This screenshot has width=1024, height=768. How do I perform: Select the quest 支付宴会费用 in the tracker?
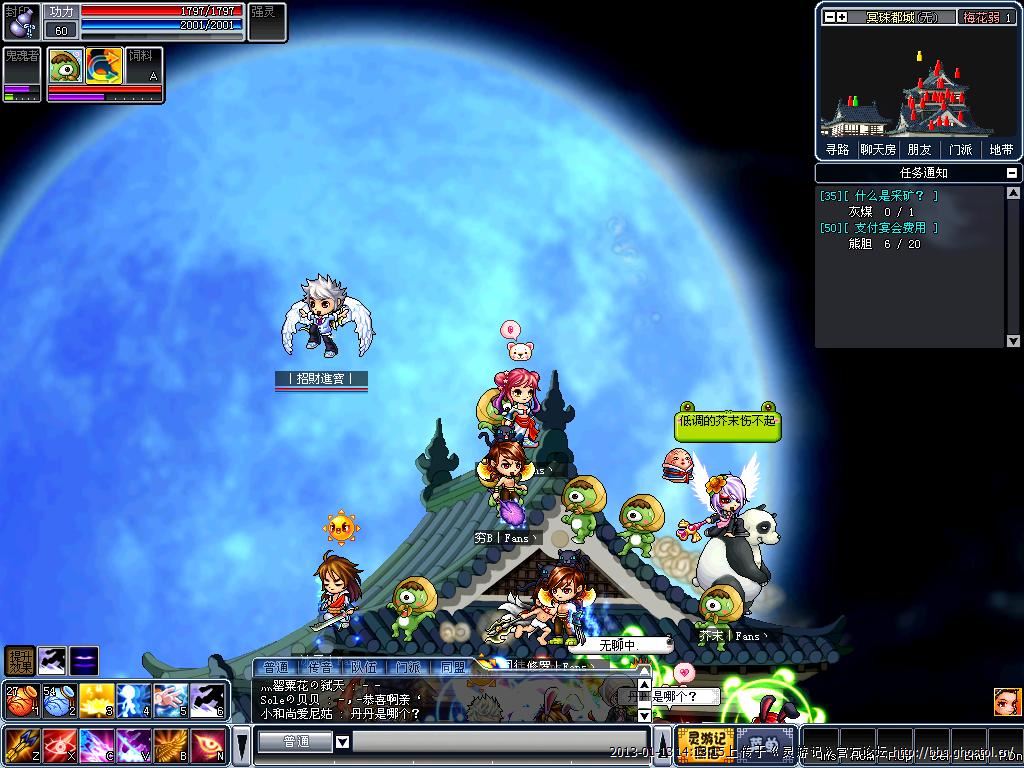pyautogui.click(x=889, y=228)
